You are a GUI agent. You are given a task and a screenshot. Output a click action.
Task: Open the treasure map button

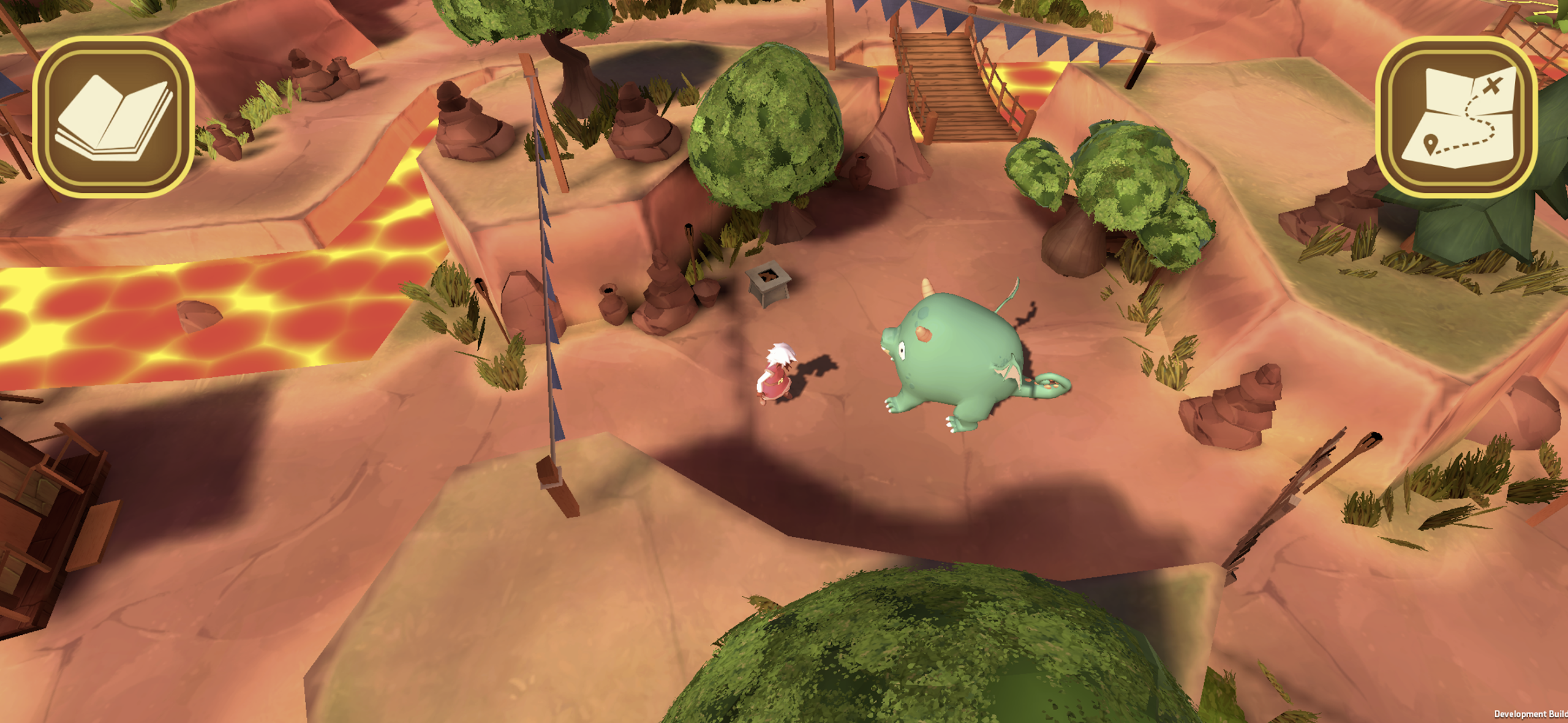(1456, 117)
